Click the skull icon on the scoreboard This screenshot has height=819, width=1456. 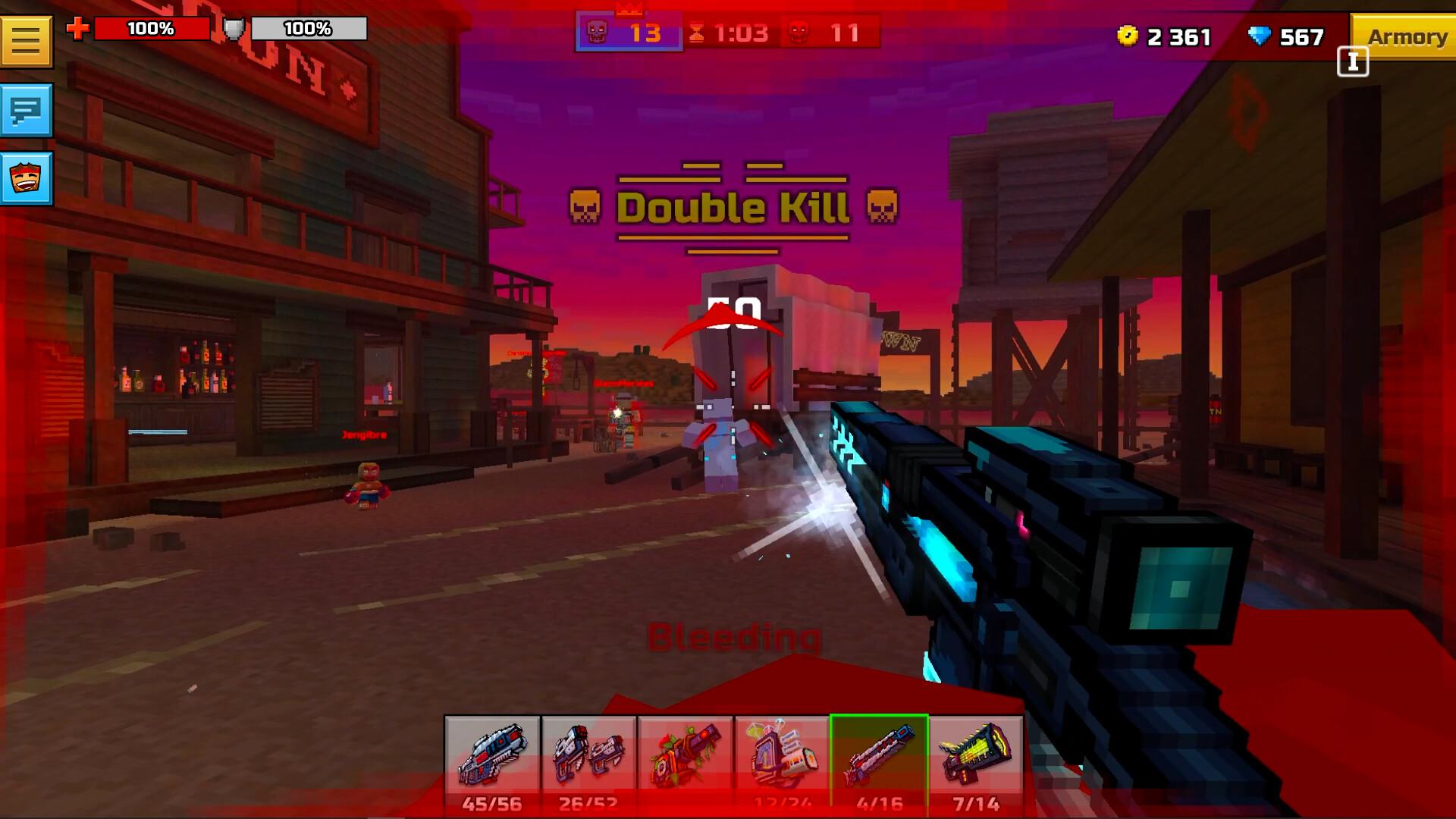[598, 32]
